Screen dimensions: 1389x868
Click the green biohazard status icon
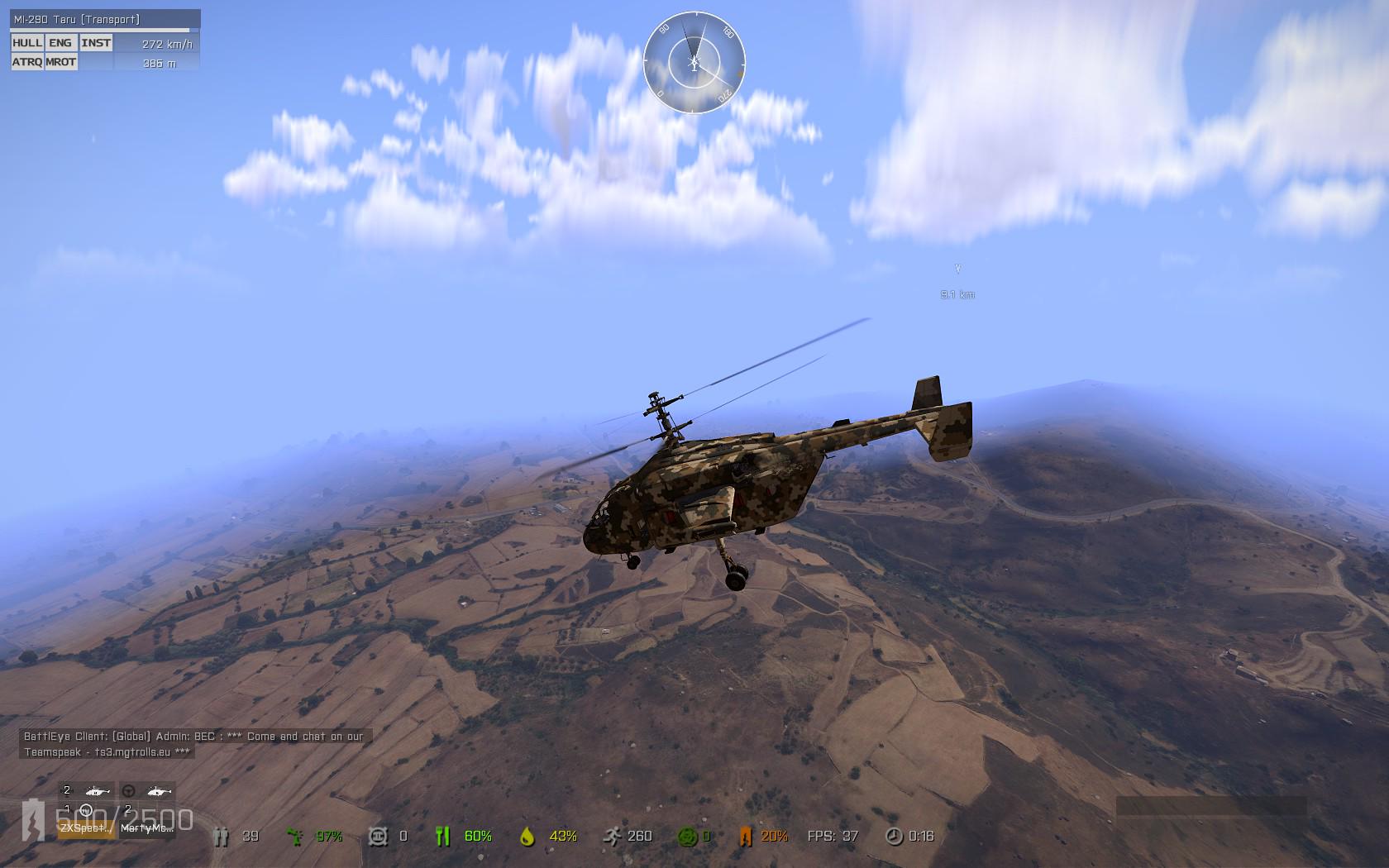685,837
